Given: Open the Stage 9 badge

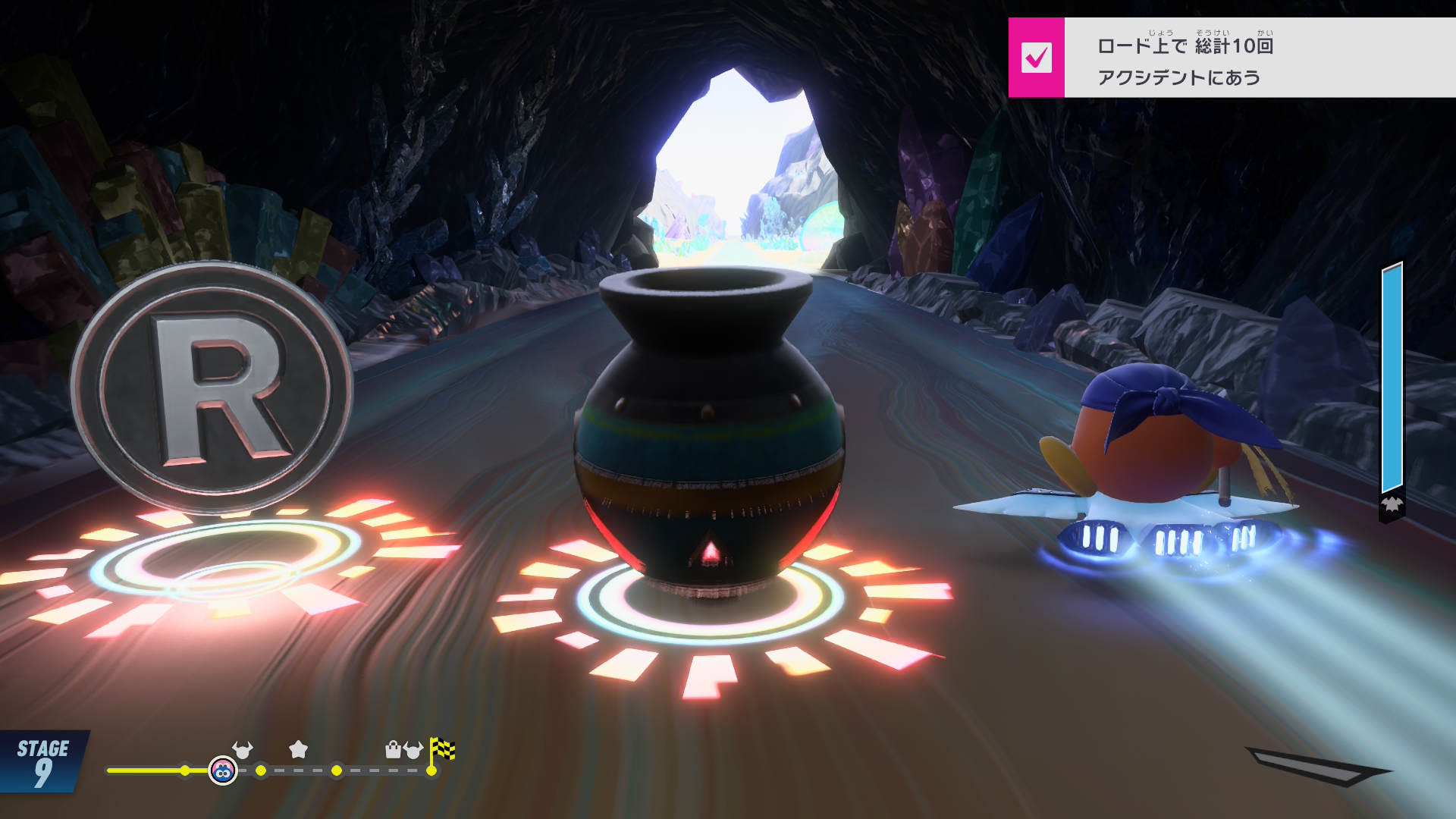Looking at the screenshot, I should [x=43, y=762].
